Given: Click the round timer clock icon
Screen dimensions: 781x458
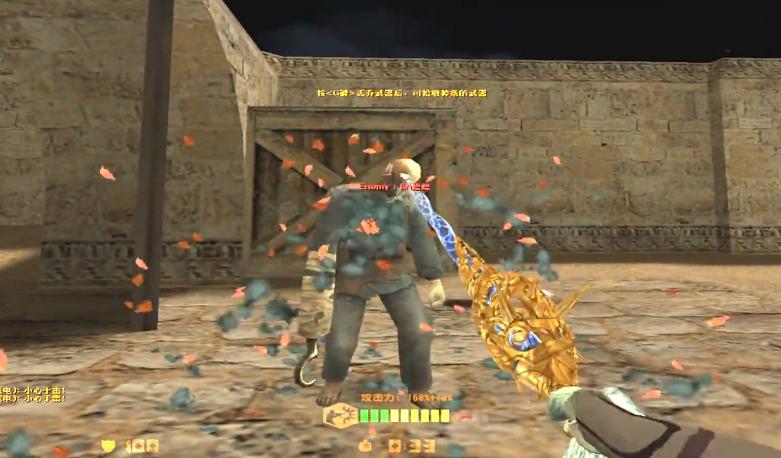Looking at the screenshot, I should tap(367, 444).
